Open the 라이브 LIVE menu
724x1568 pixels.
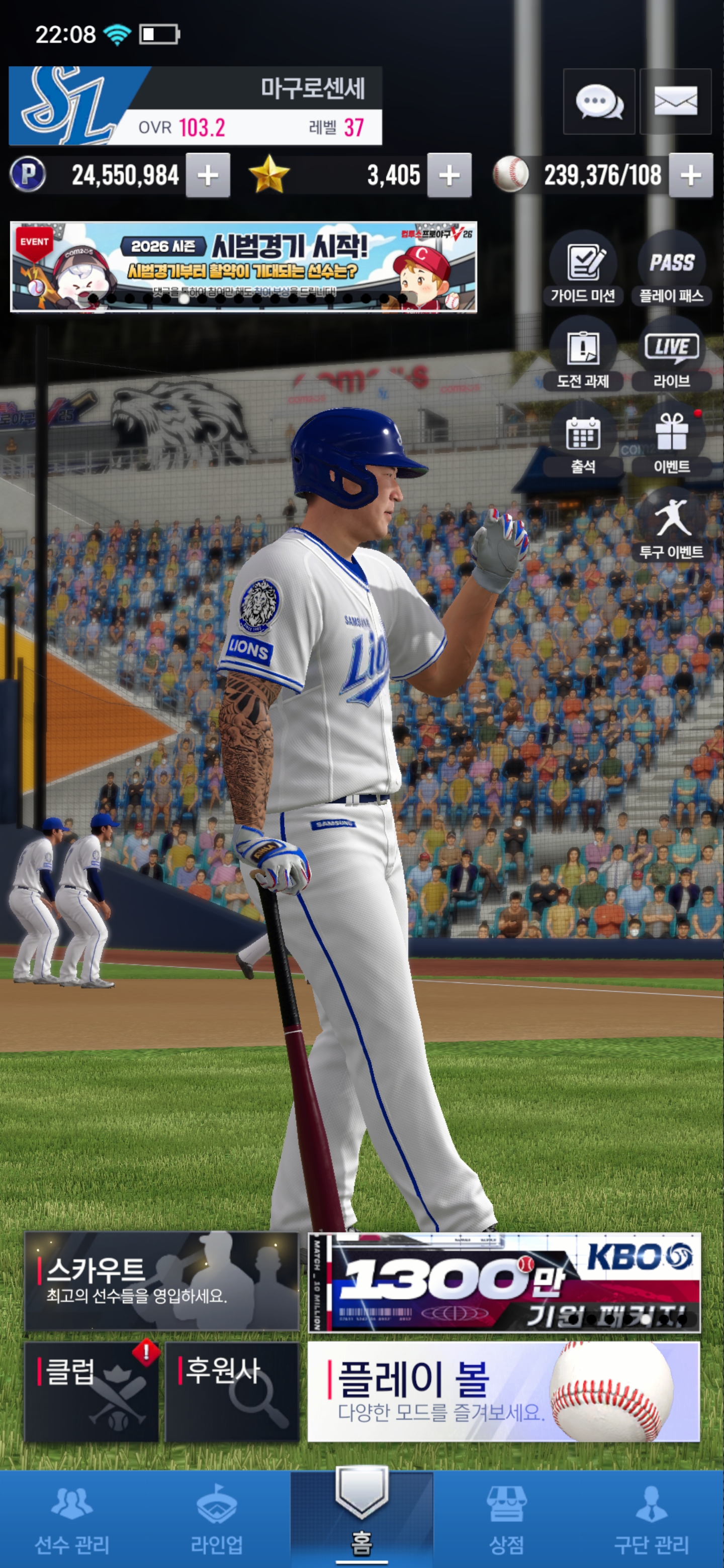pos(672,354)
